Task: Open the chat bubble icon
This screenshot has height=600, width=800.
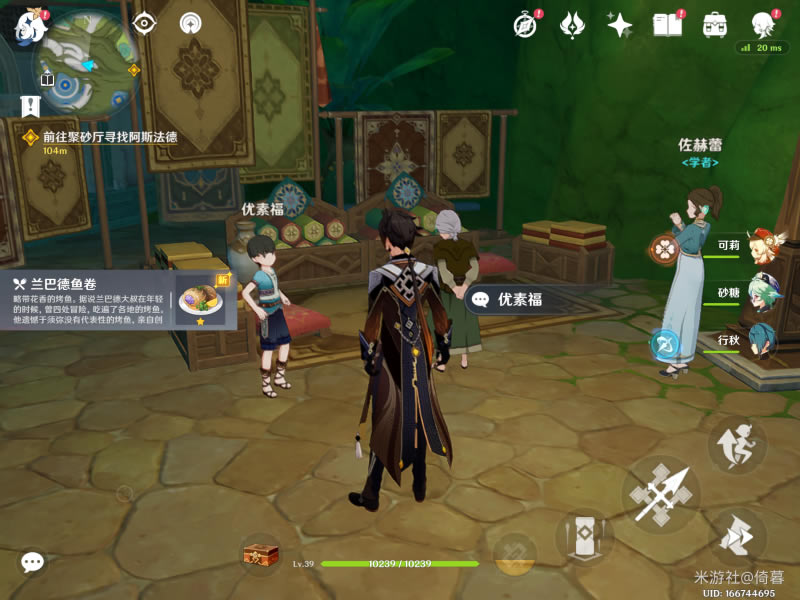Action: coord(33,563)
